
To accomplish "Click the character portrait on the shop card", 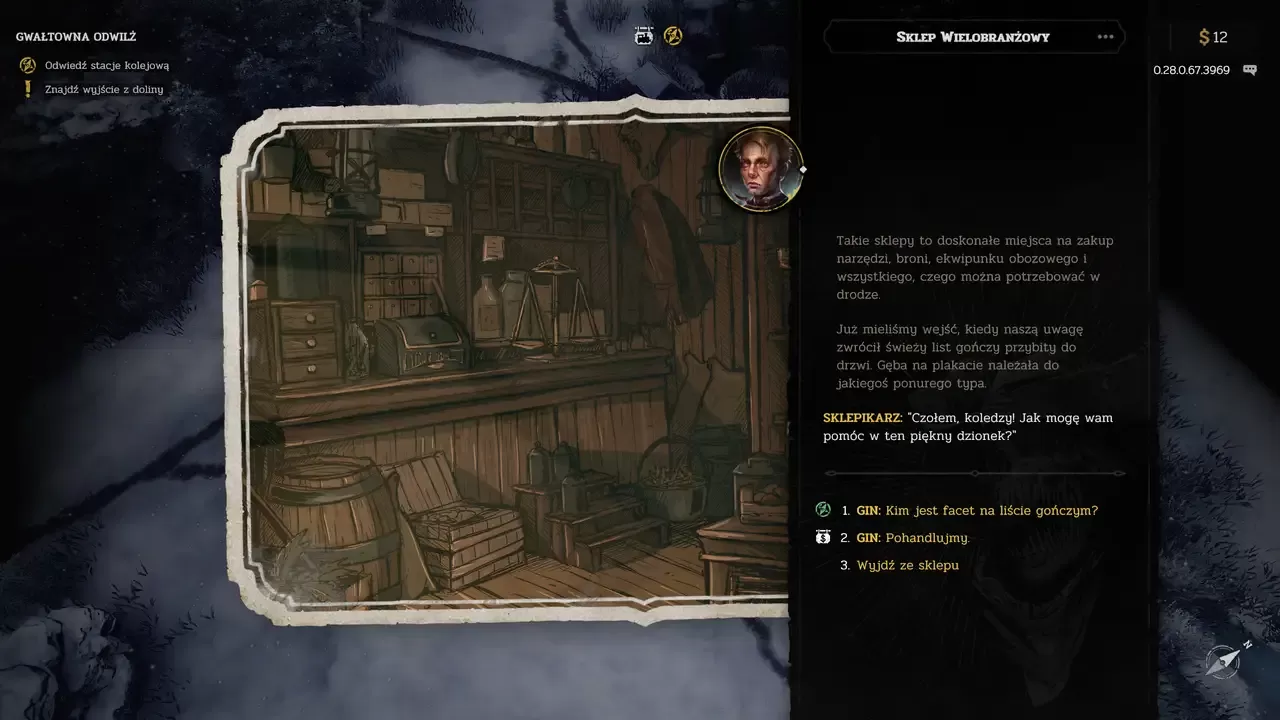I will tap(761, 169).
